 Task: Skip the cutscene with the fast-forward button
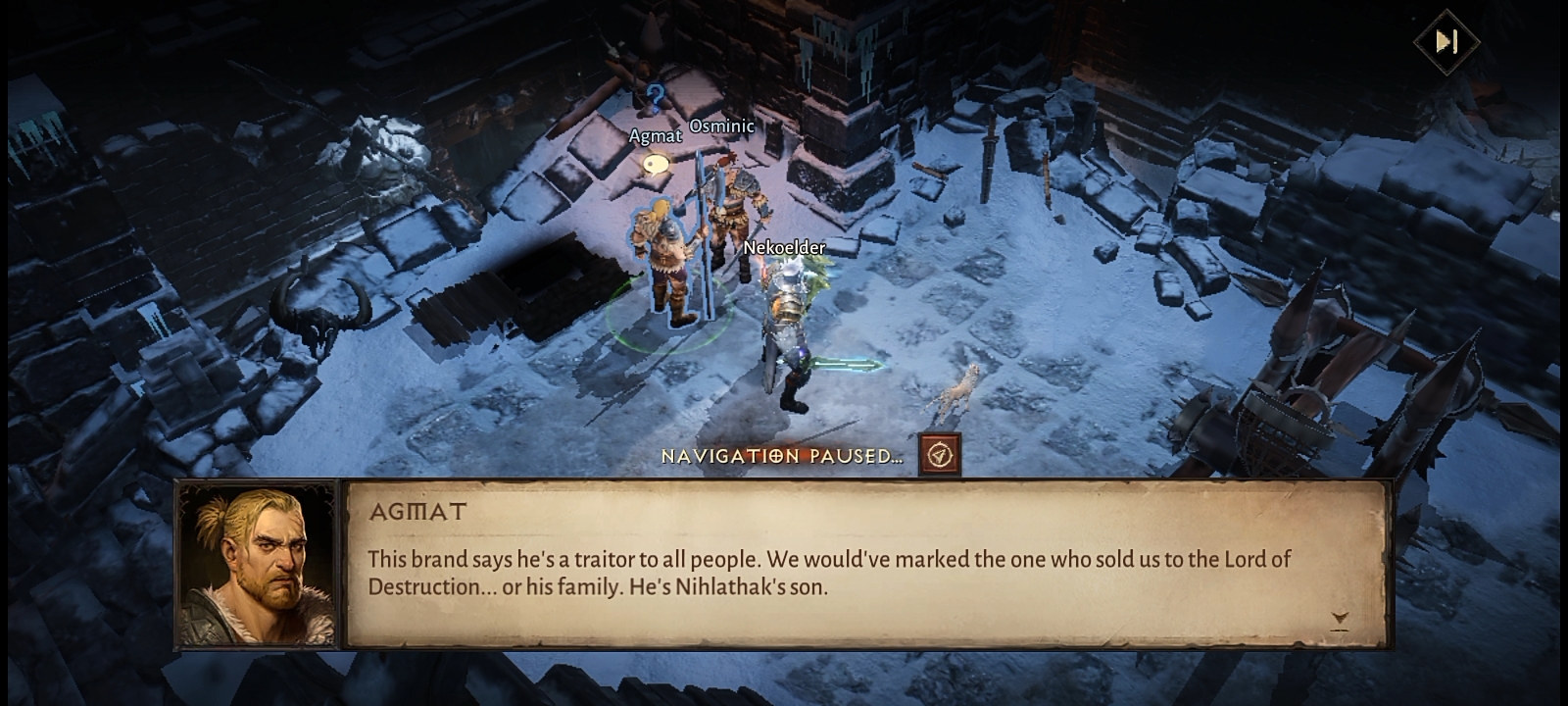point(1446,41)
